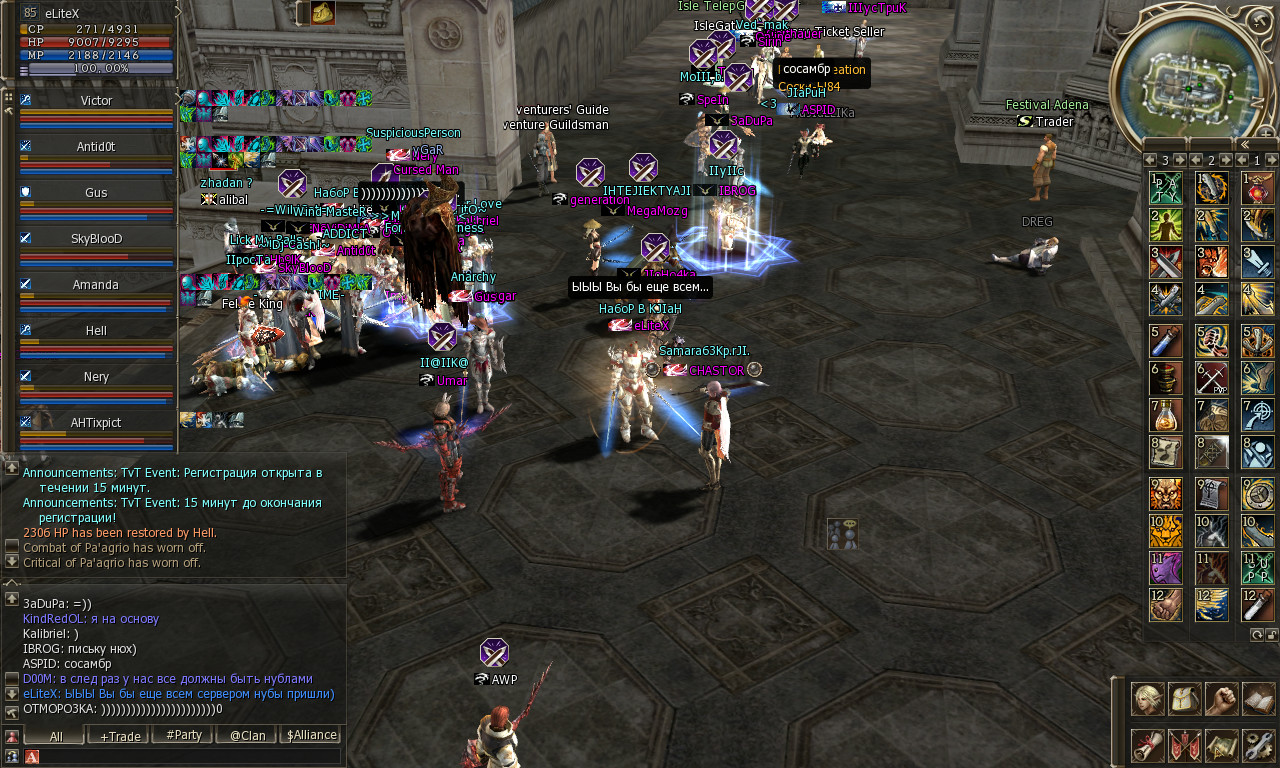Use the blue potion in hotbar slot 5
The height and width of the screenshot is (768, 1280).
pos(1166,341)
